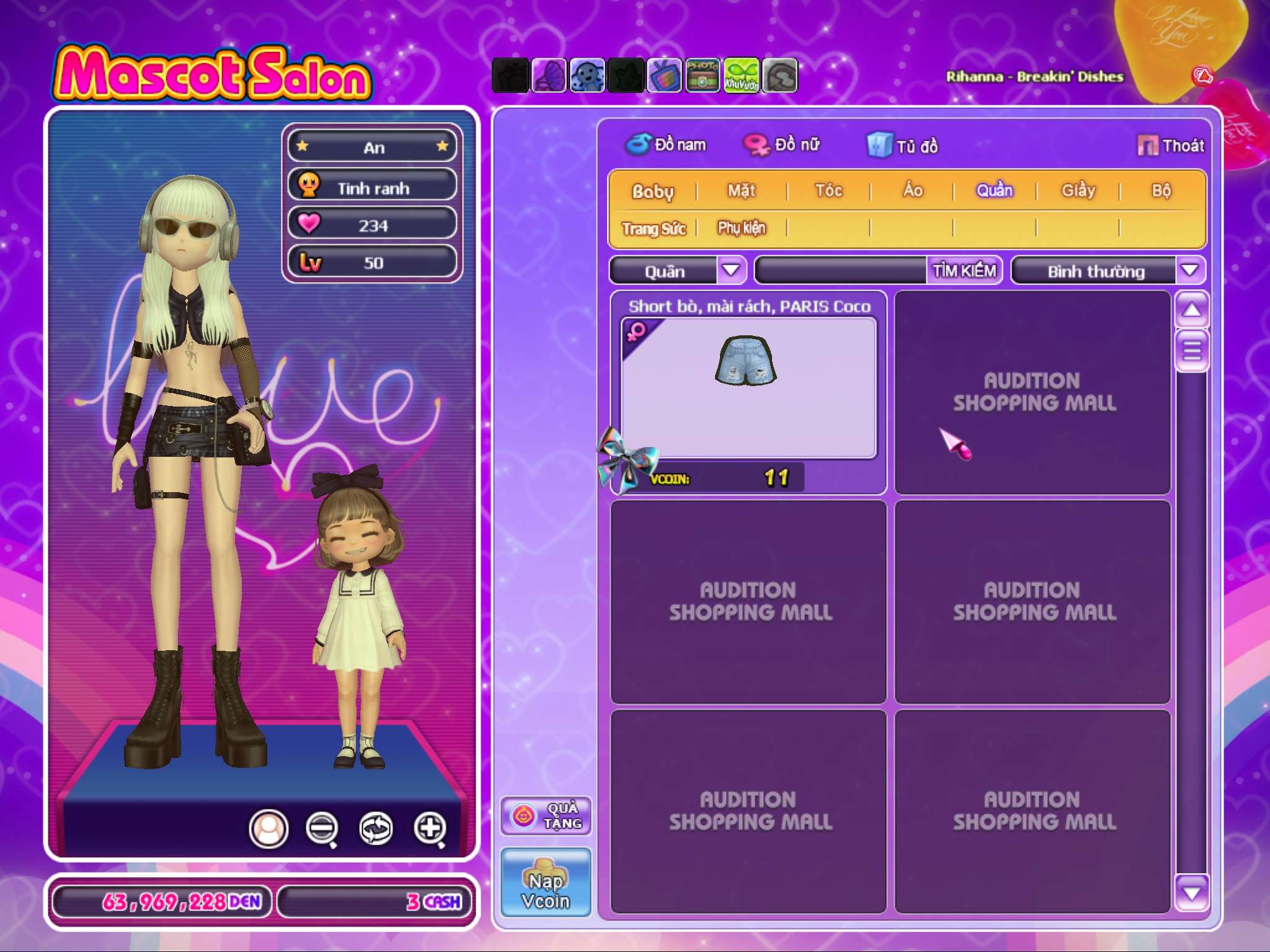Rotate the character with the refresh icon
Viewport: 1270px width, 952px height.
pyautogui.click(x=376, y=828)
